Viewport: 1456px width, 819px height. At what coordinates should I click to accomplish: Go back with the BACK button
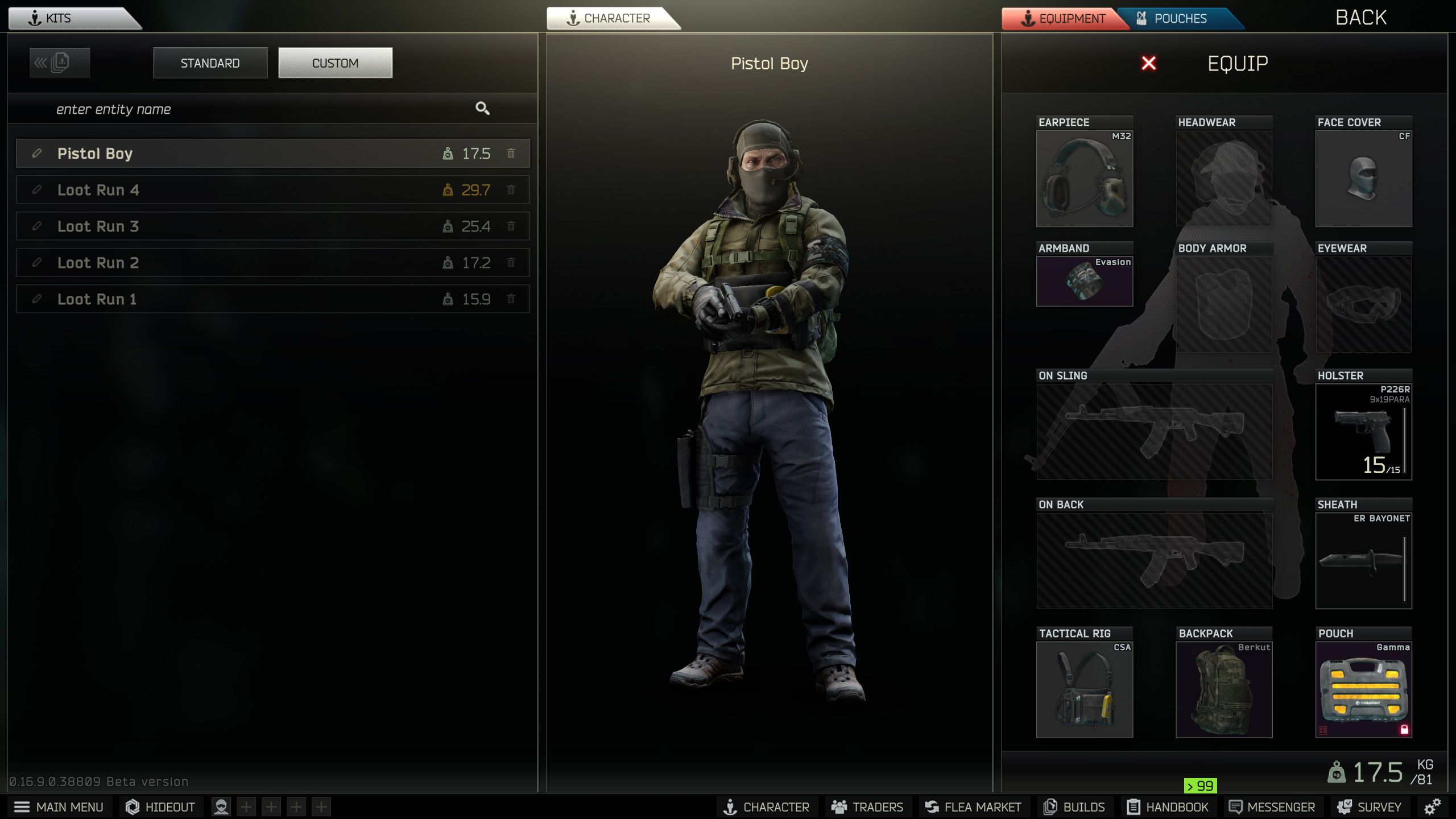[x=1360, y=18]
